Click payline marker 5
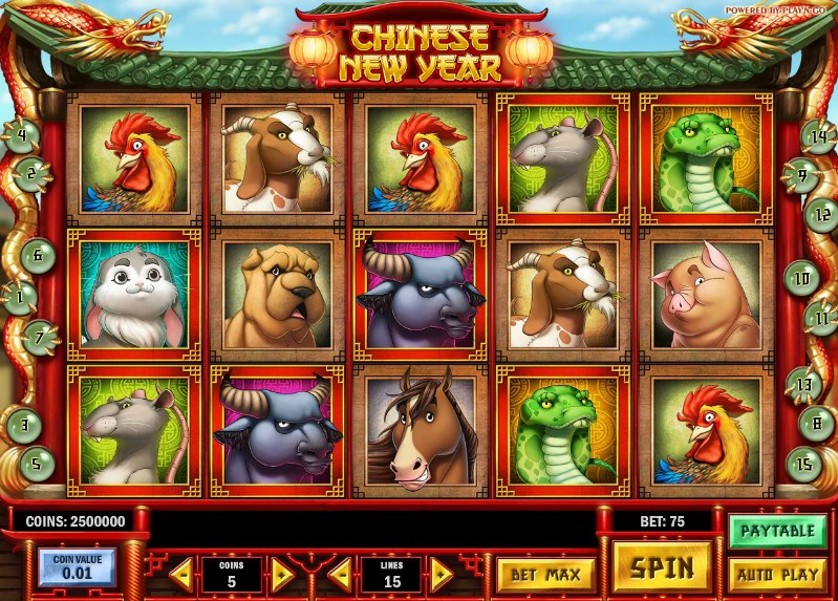 click(37, 463)
